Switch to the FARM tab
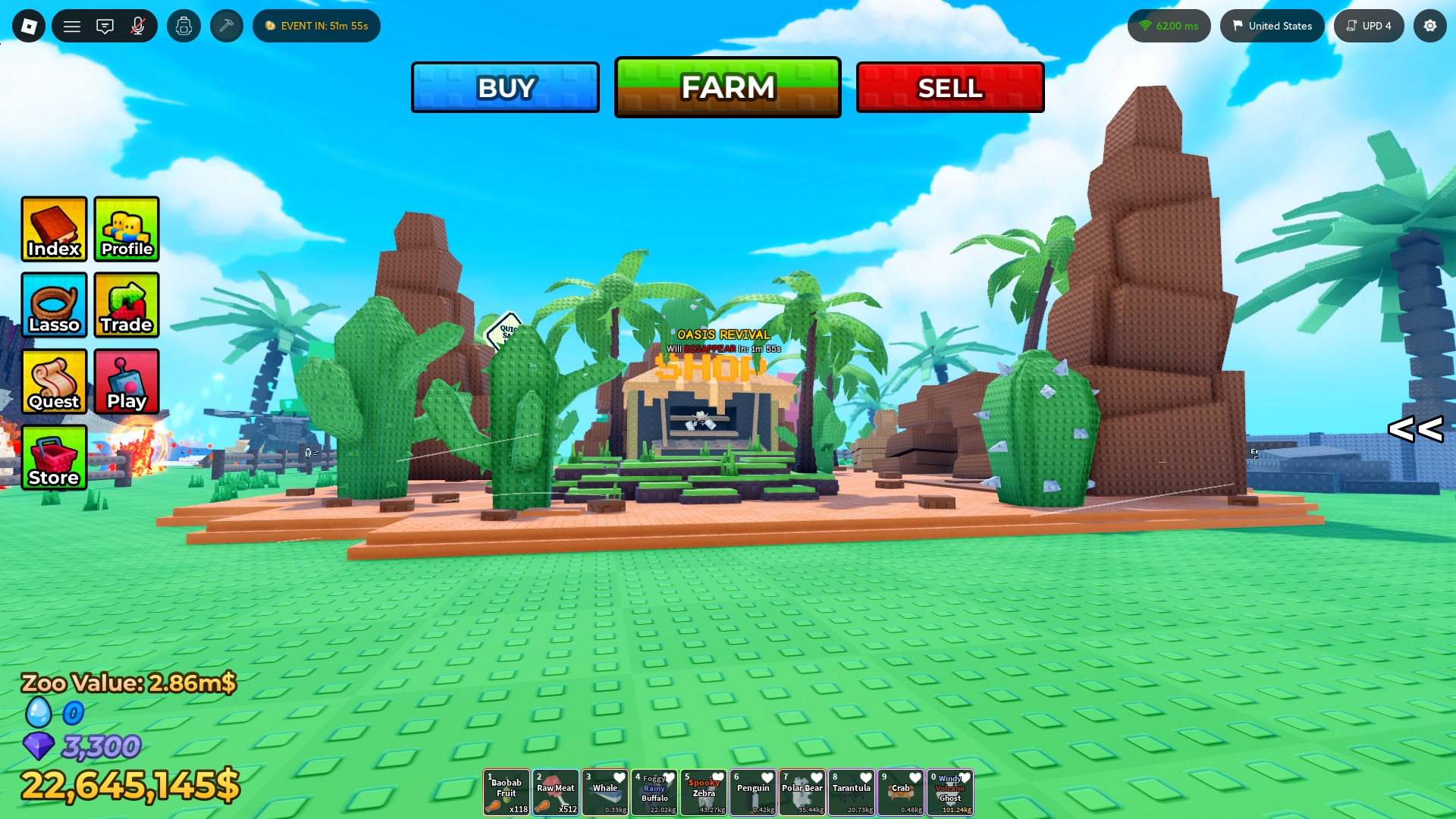The width and height of the screenshot is (1456, 819). (727, 86)
